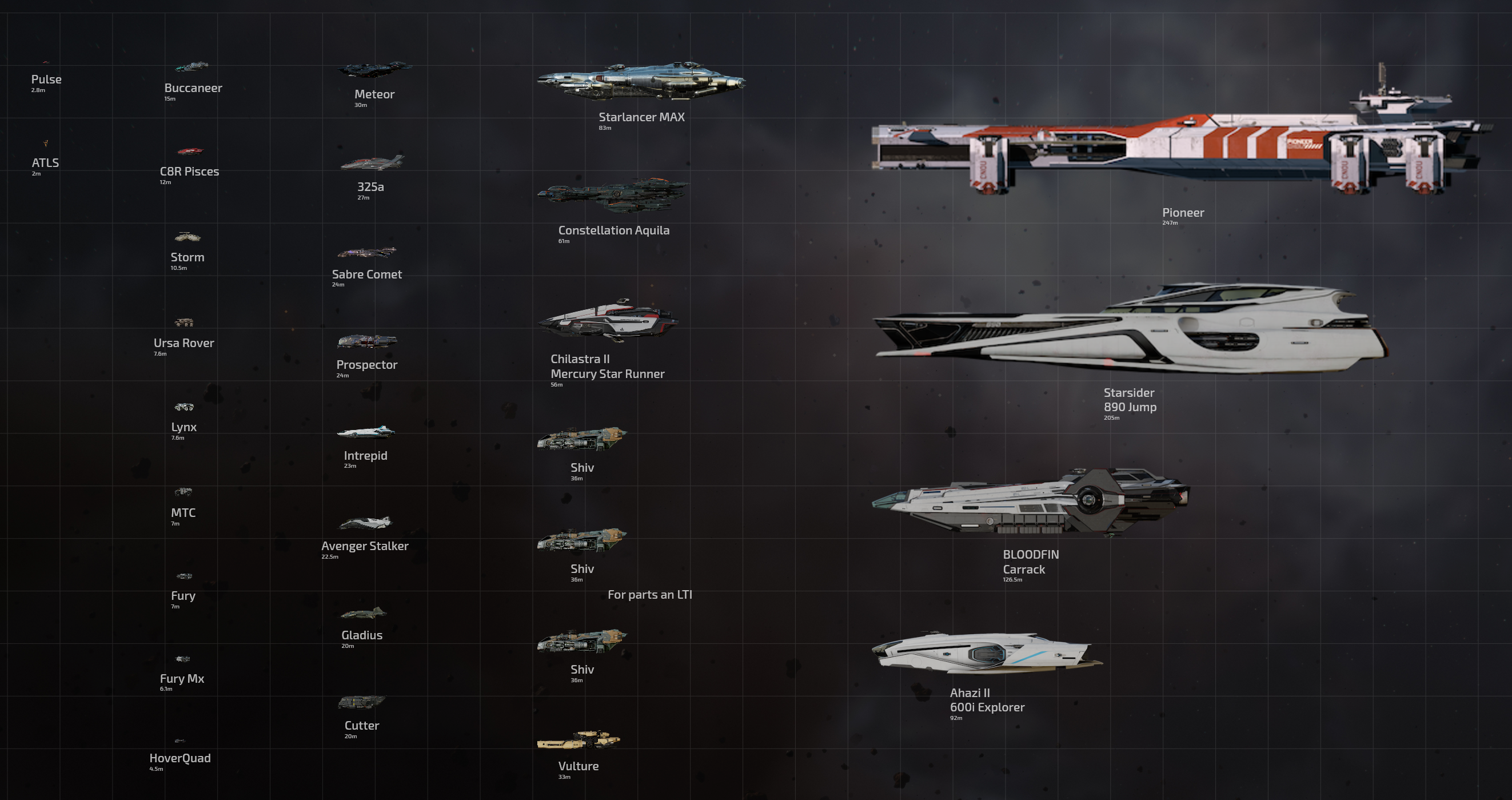Select the Ahazi II 600i Explorer
This screenshot has width=1512, height=800.
tap(986, 653)
